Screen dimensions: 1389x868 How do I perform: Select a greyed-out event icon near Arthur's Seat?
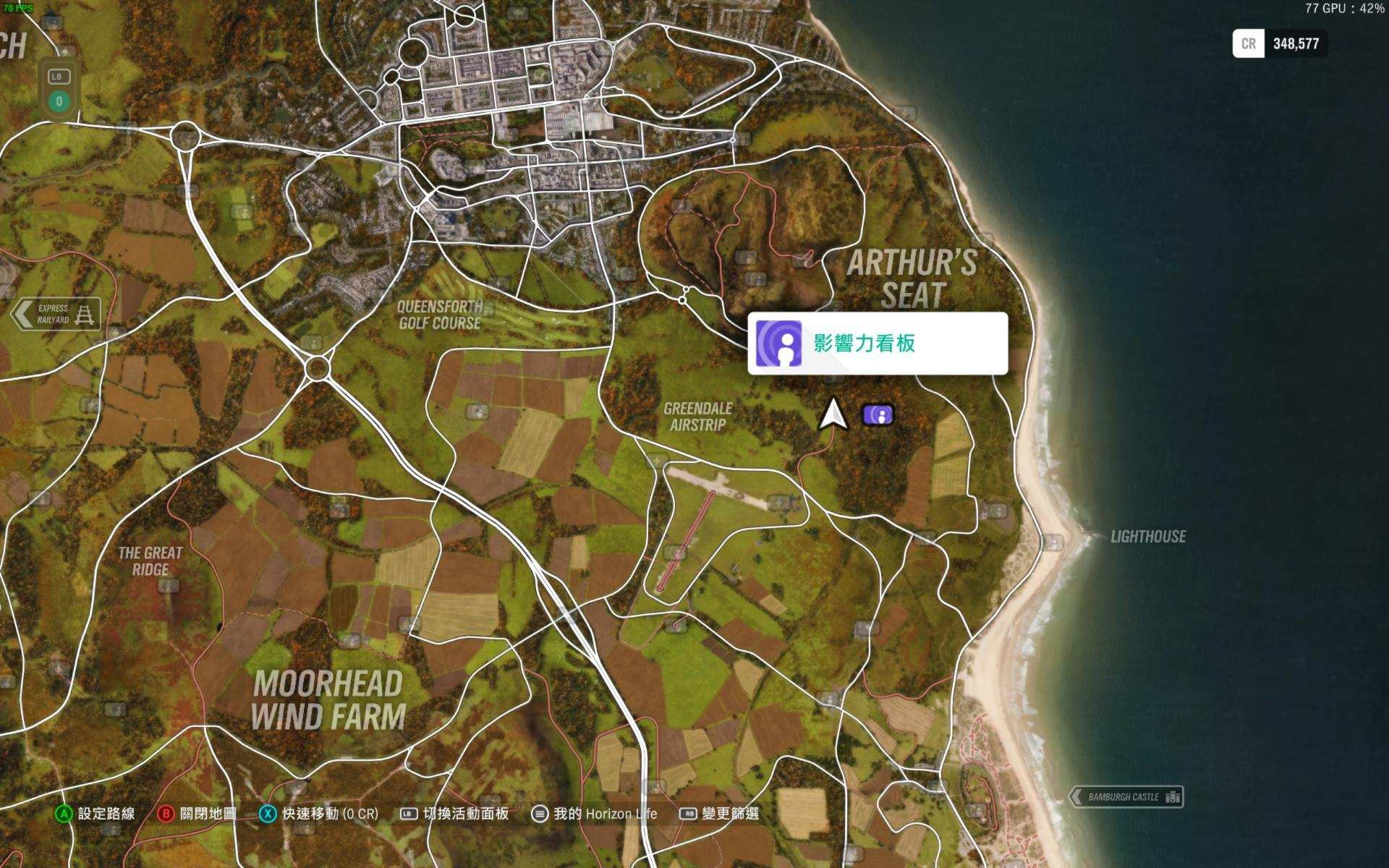point(747,259)
